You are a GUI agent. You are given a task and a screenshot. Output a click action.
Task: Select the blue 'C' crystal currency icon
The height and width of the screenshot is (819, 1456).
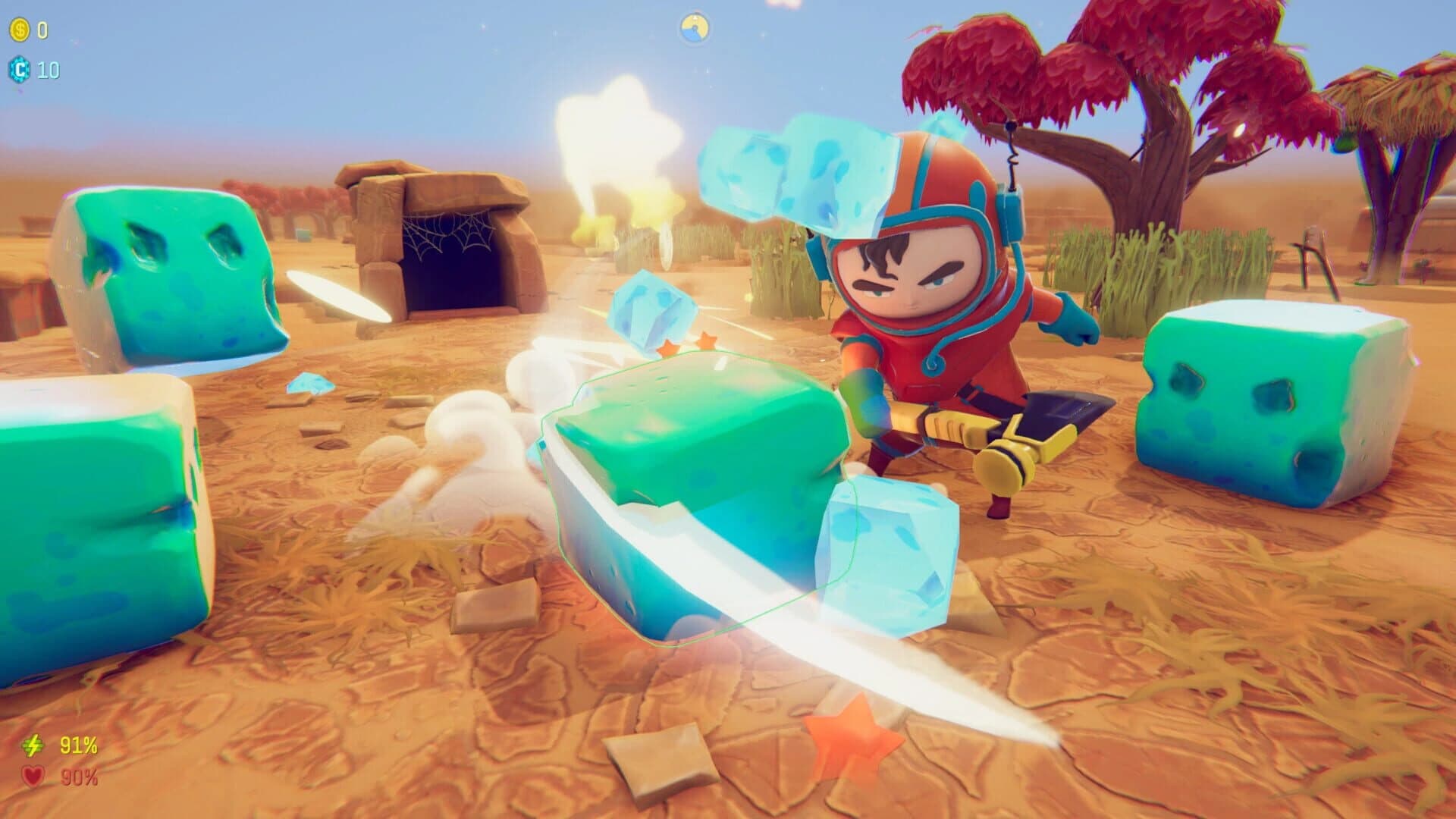20,70
